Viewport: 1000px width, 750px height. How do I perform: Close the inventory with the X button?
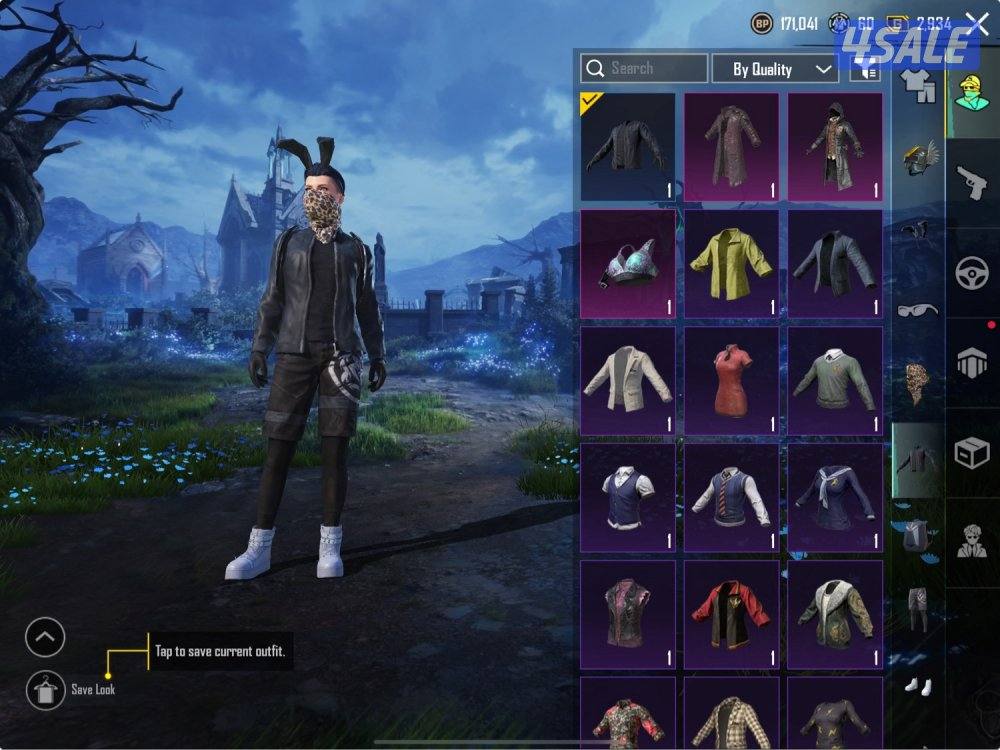977,24
